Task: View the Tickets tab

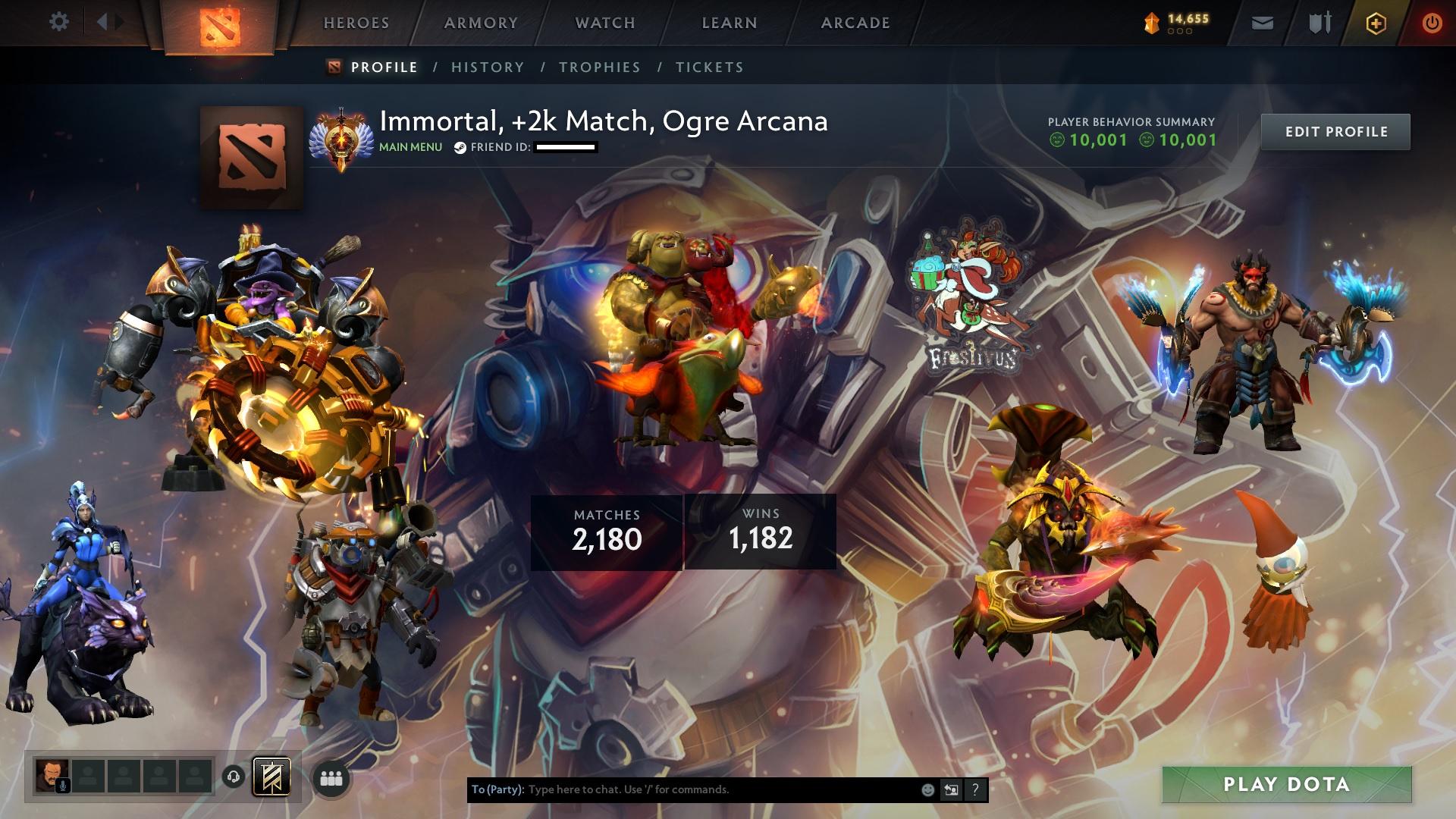Action: (710, 67)
